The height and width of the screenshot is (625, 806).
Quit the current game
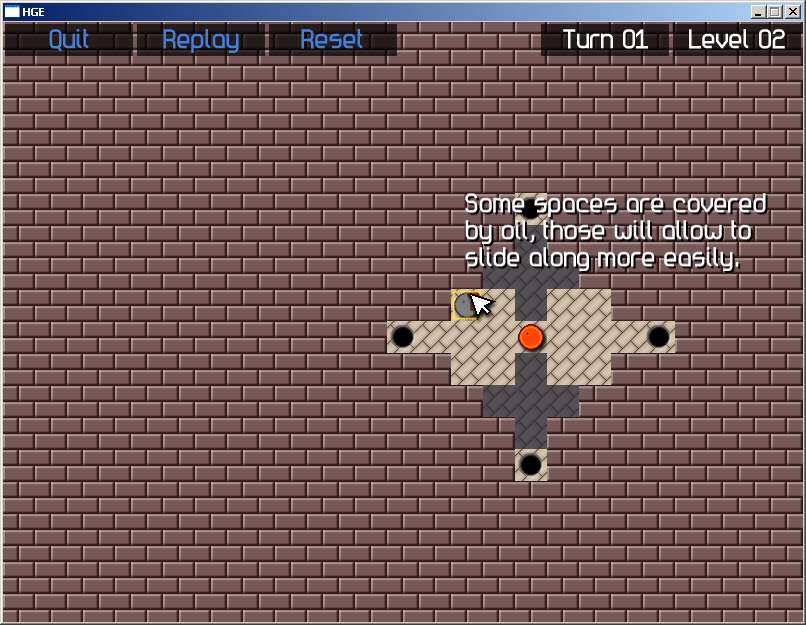[x=68, y=40]
